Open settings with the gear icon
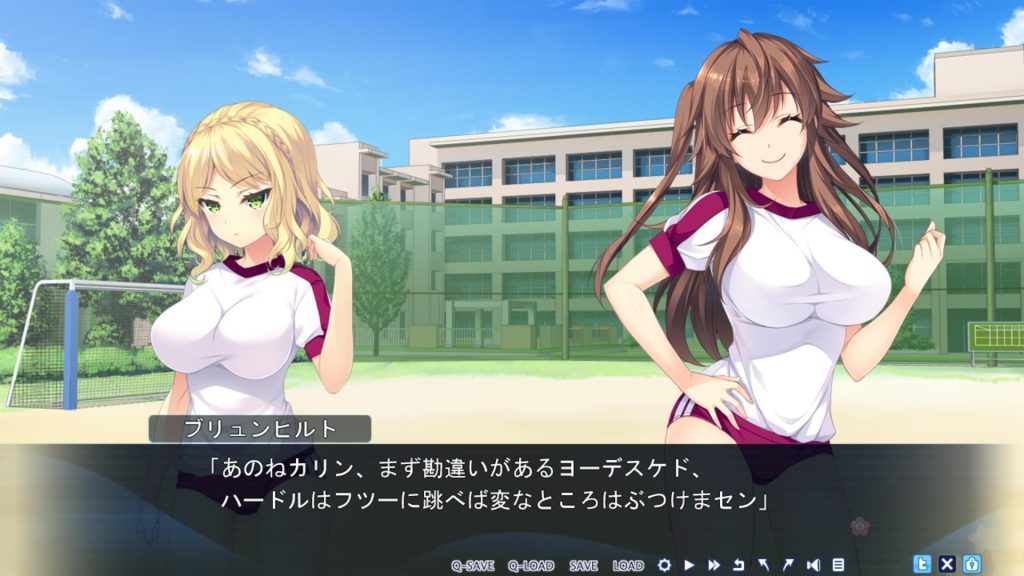Screen dimensions: 1024x576 click(x=664, y=565)
